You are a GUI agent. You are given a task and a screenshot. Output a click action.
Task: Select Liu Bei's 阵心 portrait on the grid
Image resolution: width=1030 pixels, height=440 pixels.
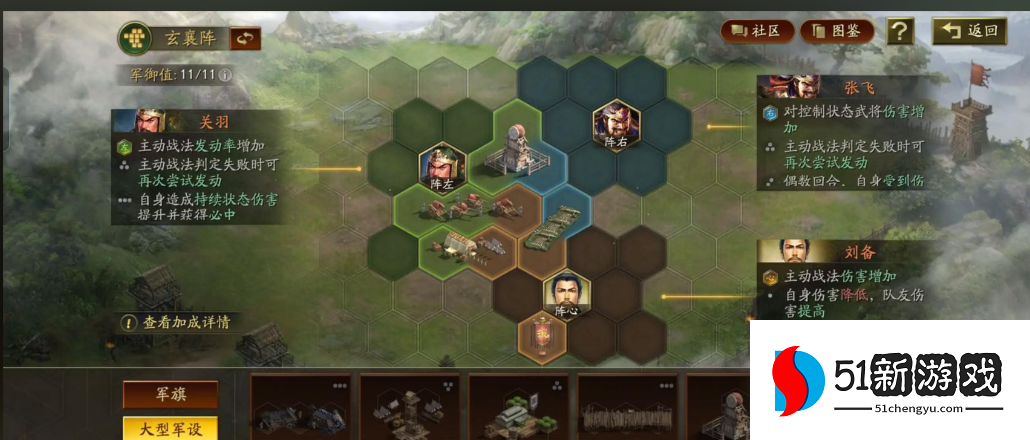coord(566,296)
